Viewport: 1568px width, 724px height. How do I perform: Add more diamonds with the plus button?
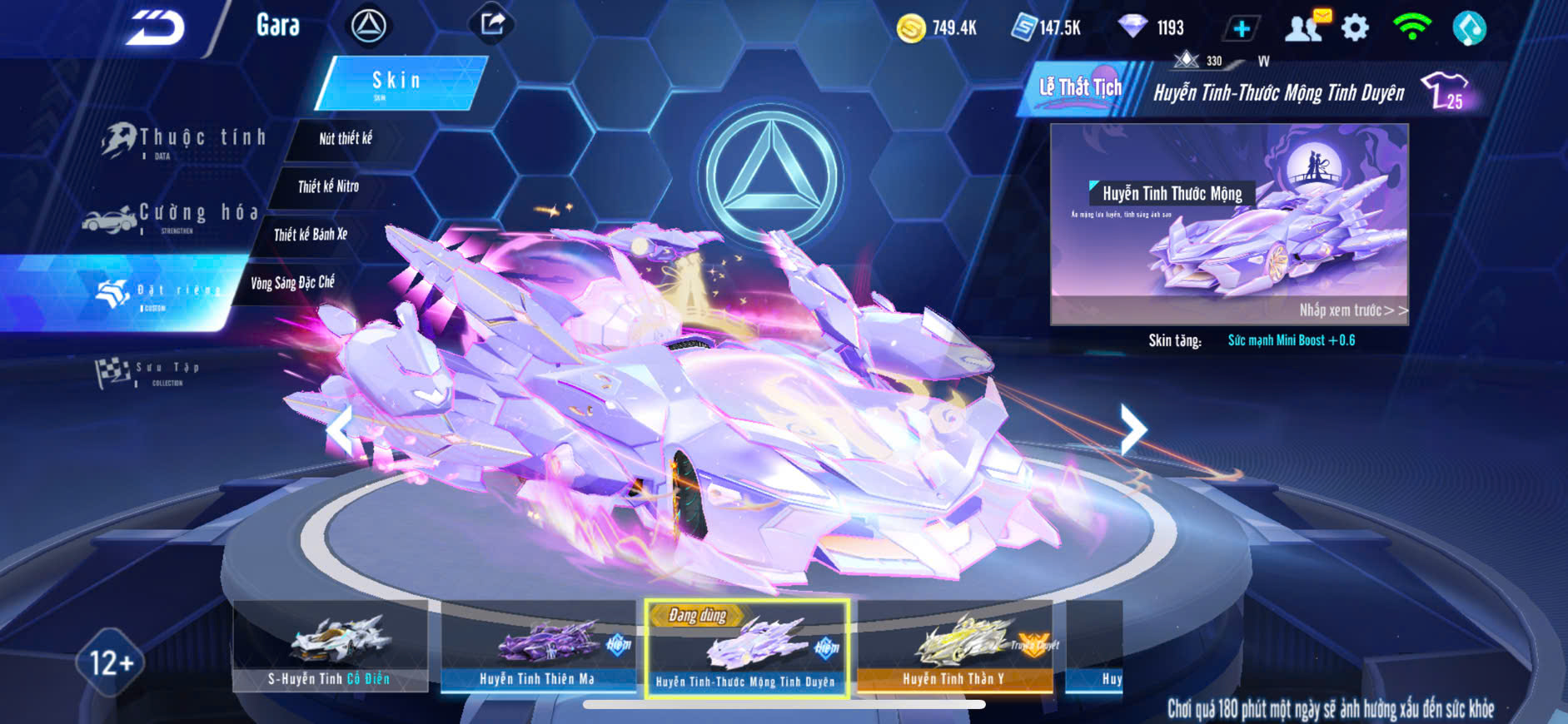click(1241, 28)
